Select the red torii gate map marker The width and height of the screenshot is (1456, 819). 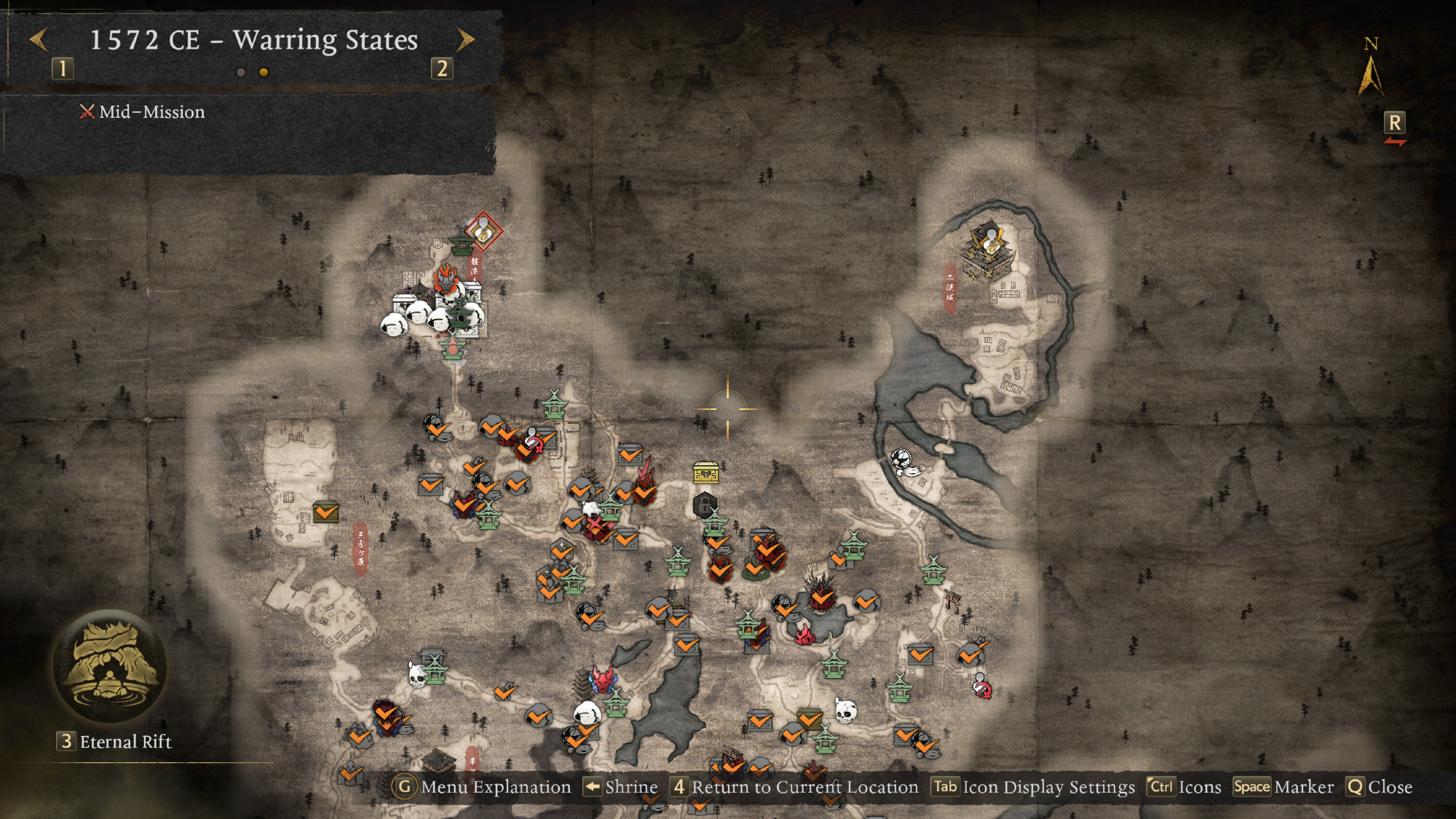click(x=951, y=601)
